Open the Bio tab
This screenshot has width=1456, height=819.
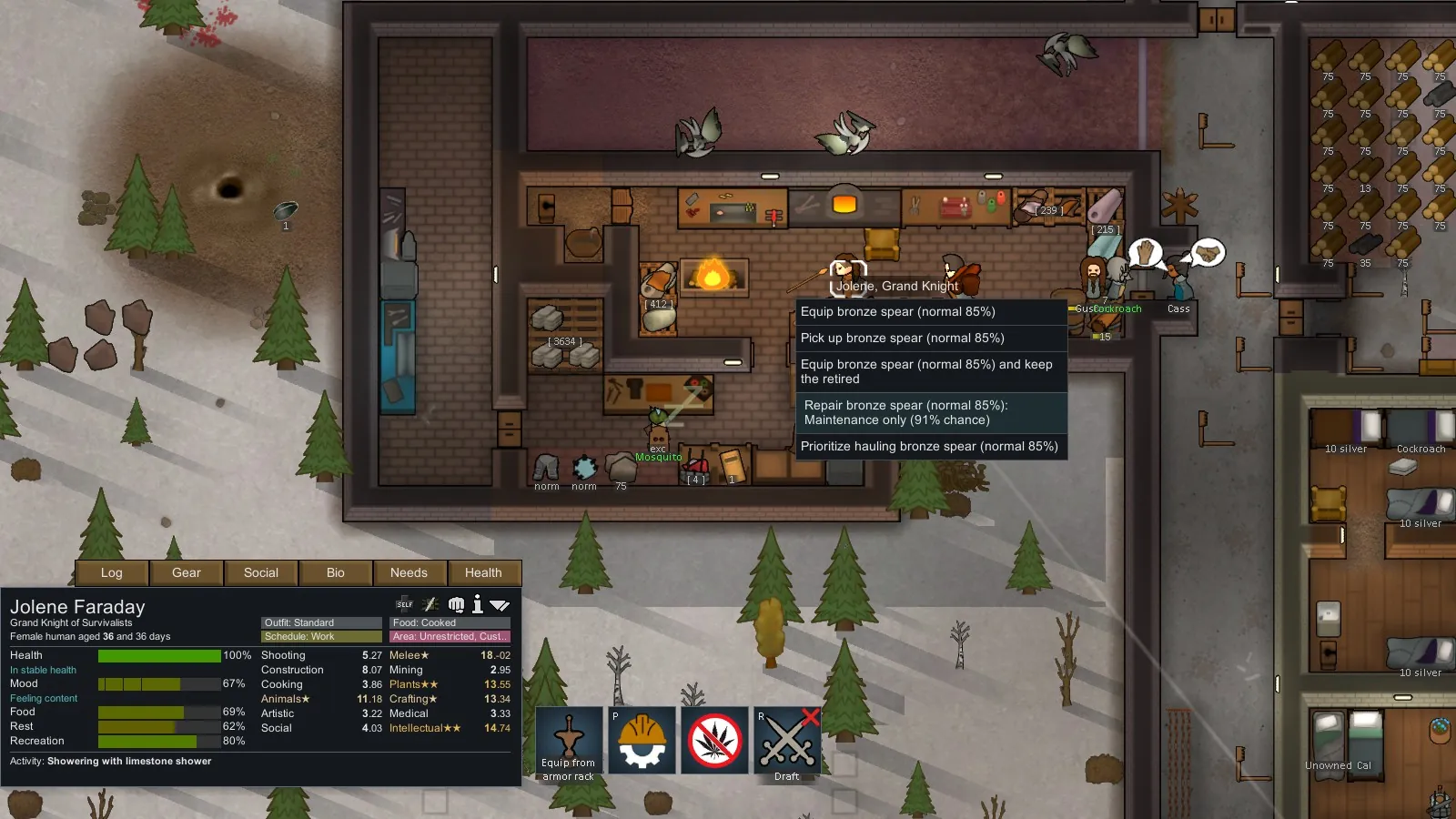coord(336,572)
